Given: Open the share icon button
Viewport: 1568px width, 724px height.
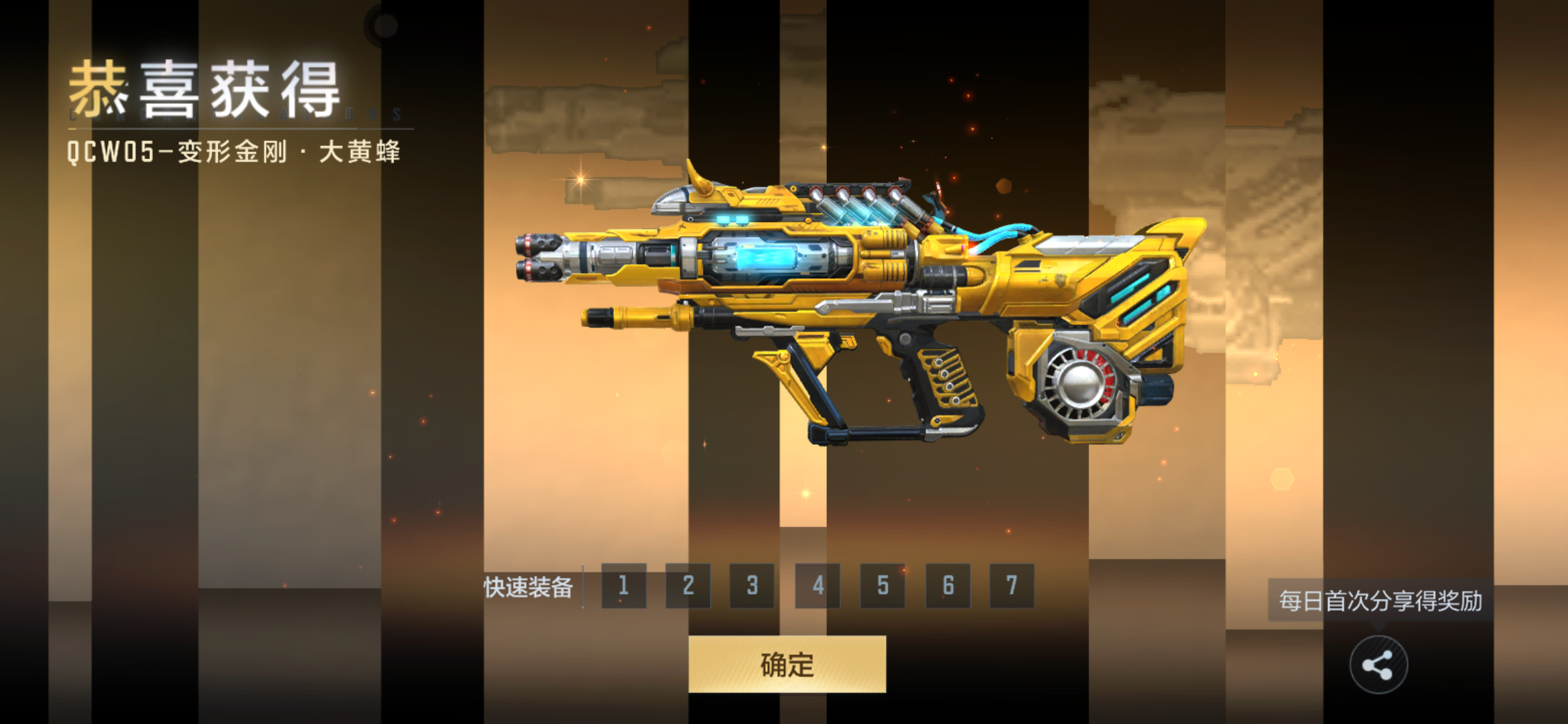Looking at the screenshot, I should 1378,665.
